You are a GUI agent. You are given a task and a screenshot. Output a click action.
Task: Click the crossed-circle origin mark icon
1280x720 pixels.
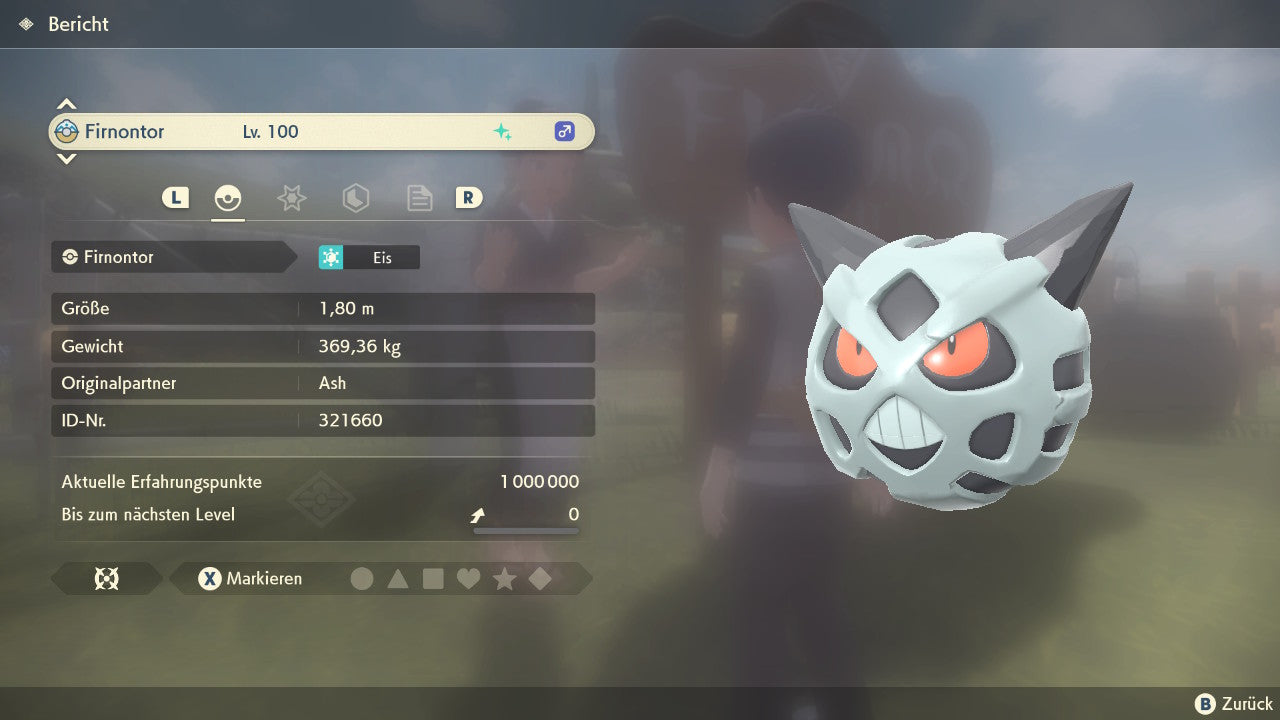point(106,579)
